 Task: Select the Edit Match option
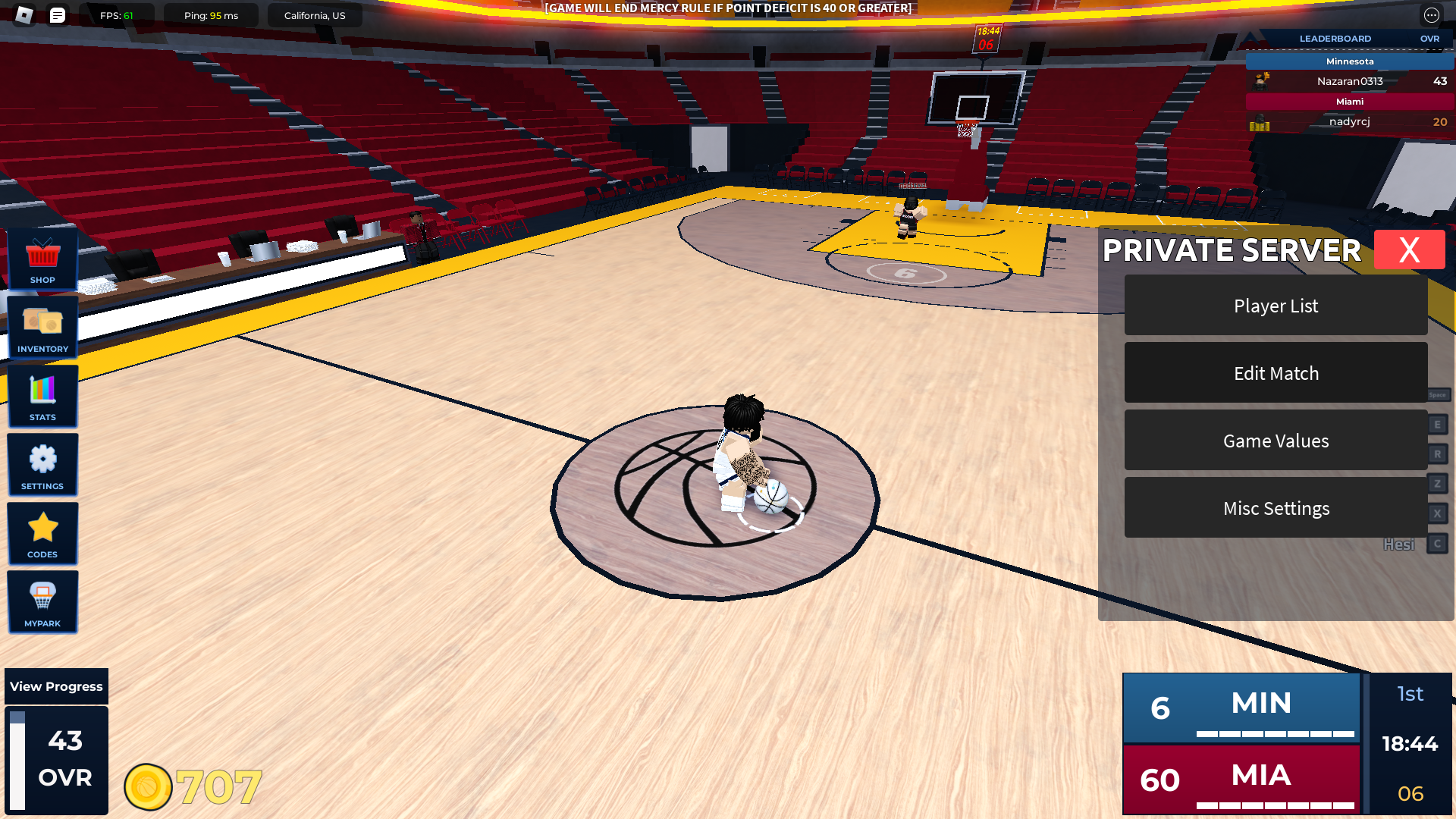point(1276,373)
